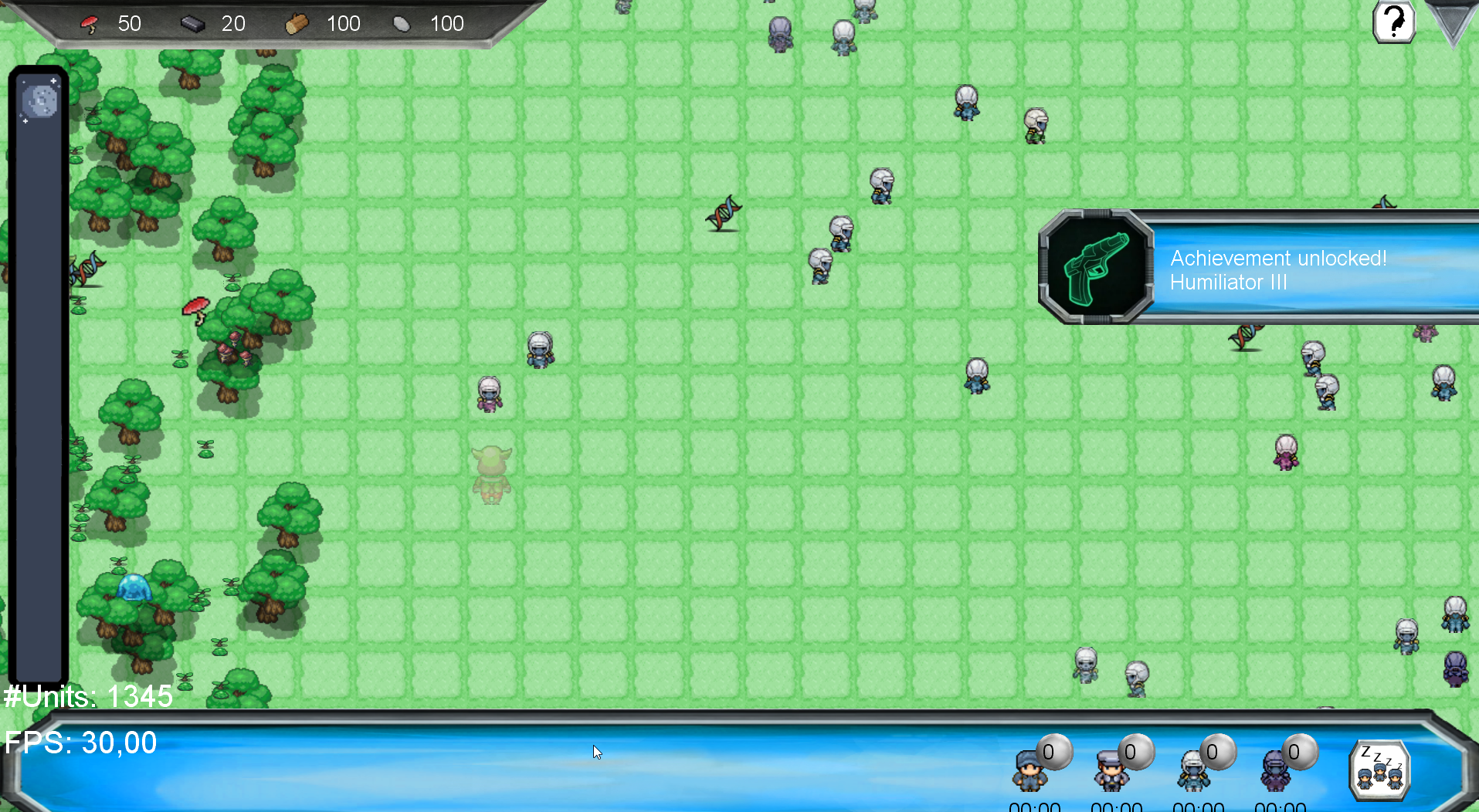
Task: Click the wood log resource icon
Action: [297, 22]
